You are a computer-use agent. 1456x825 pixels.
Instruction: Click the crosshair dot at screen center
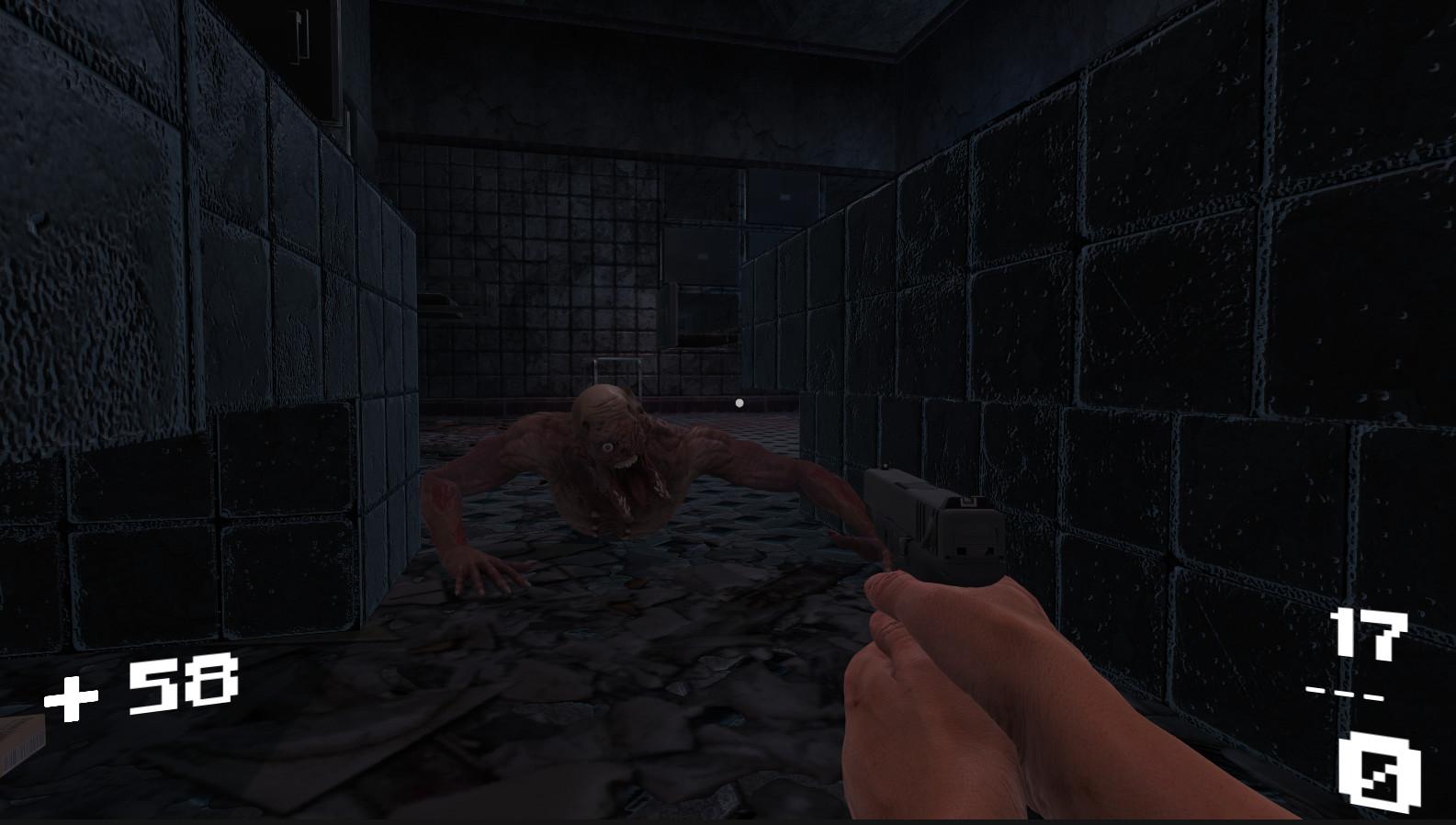740,400
